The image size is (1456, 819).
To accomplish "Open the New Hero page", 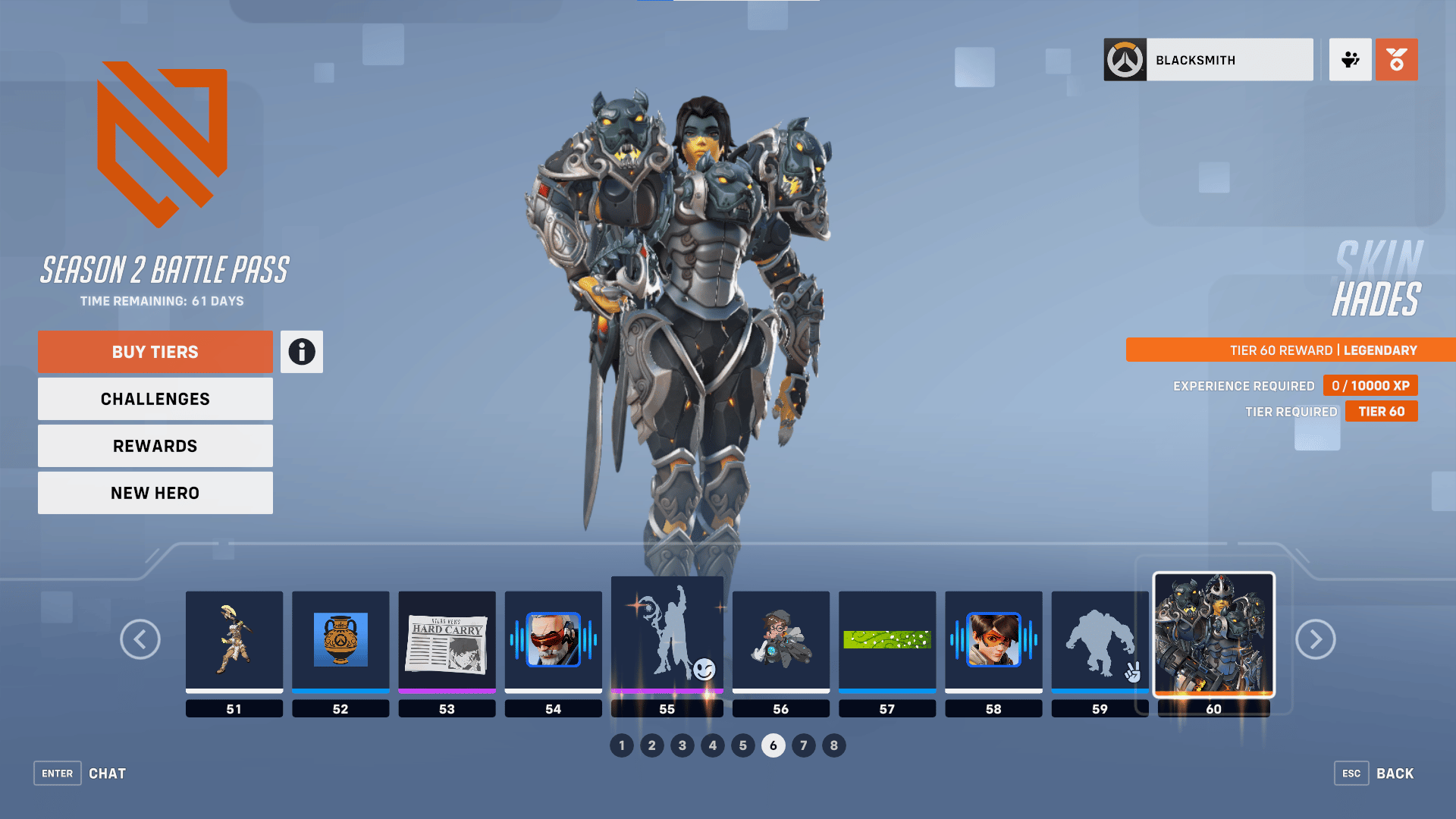I will (x=155, y=492).
